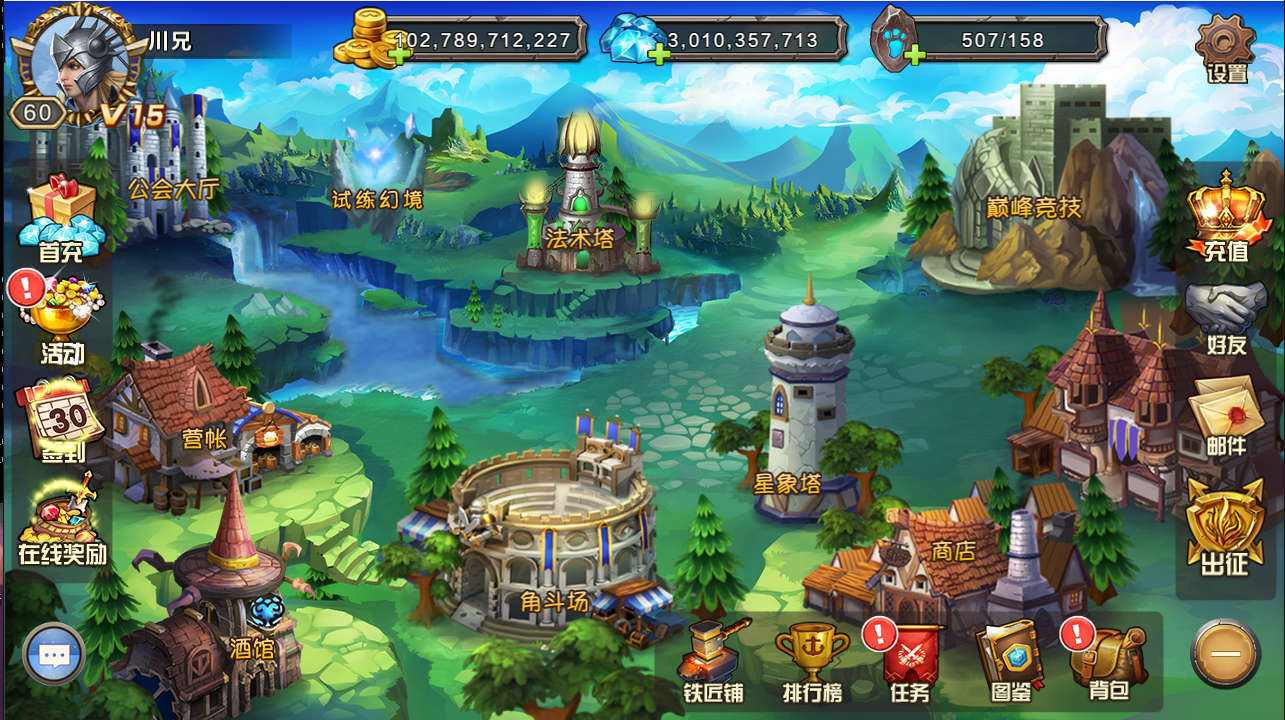Open the 任务 quests banner
Image resolution: width=1285 pixels, height=720 pixels.
(910, 660)
